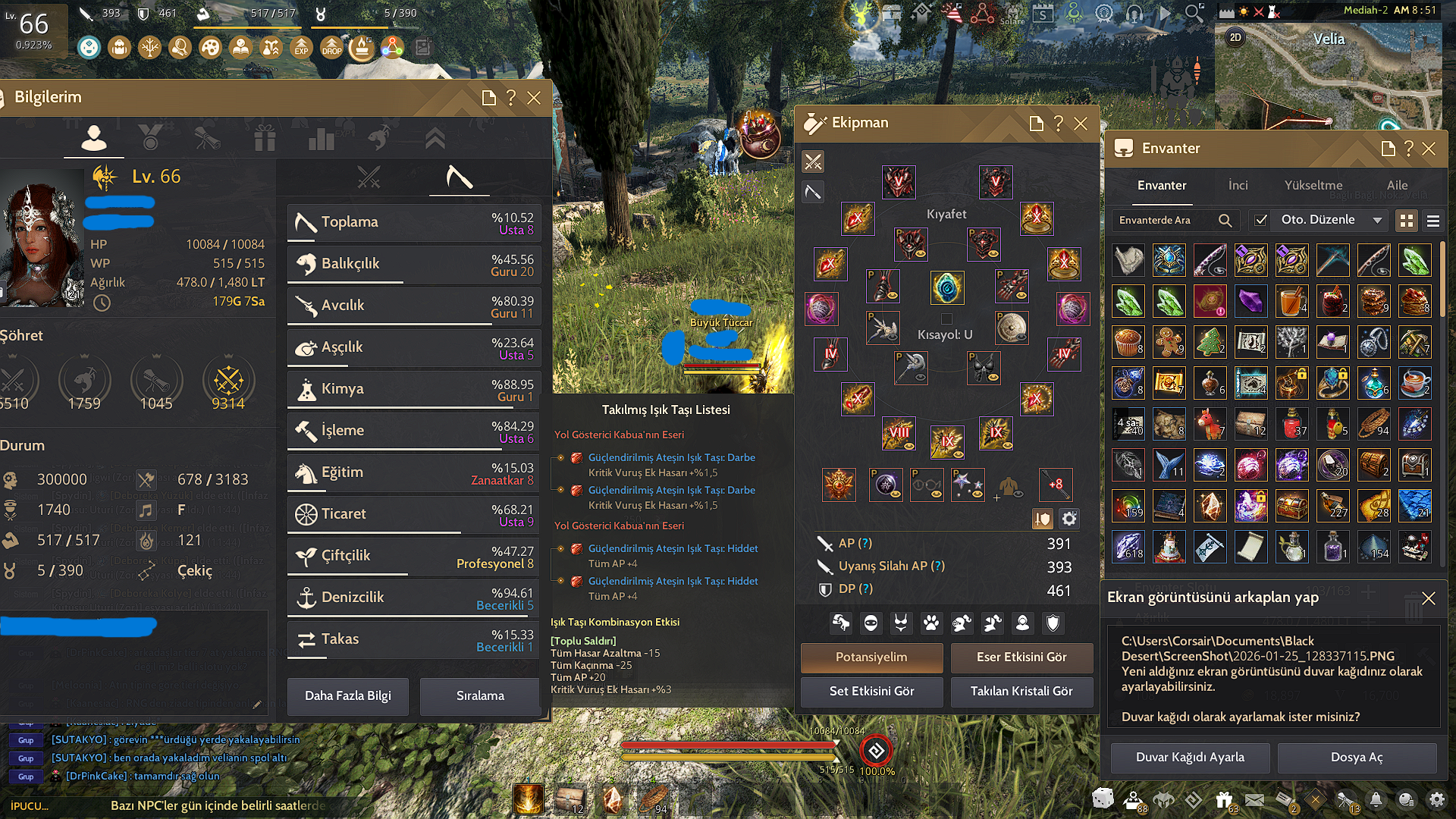Open the gear settings icon in the Ekipman panel
The width and height of the screenshot is (1456, 819).
click(1069, 519)
